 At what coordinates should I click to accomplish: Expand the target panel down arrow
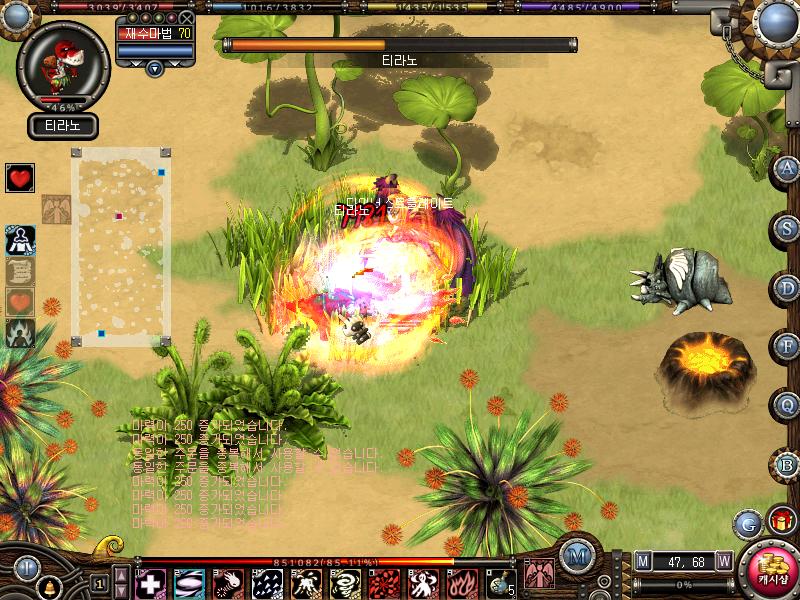point(154,68)
